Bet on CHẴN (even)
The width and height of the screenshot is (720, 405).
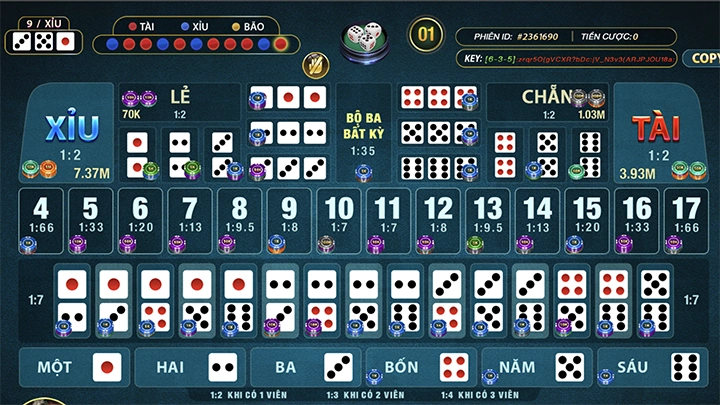click(543, 98)
